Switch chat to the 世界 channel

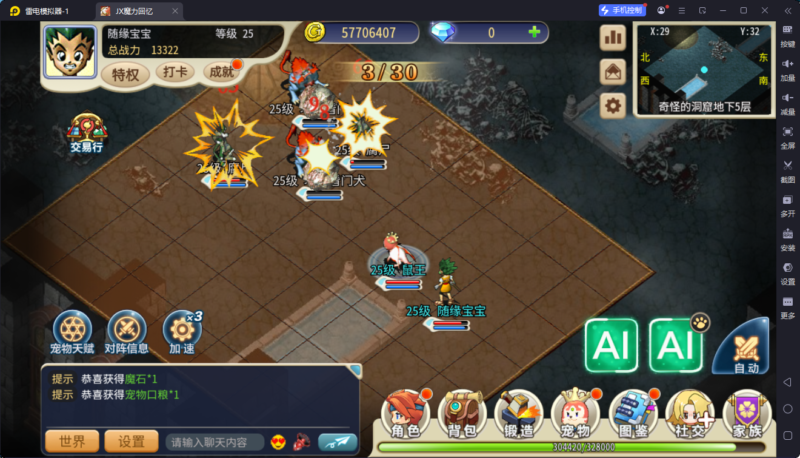[x=72, y=441]
